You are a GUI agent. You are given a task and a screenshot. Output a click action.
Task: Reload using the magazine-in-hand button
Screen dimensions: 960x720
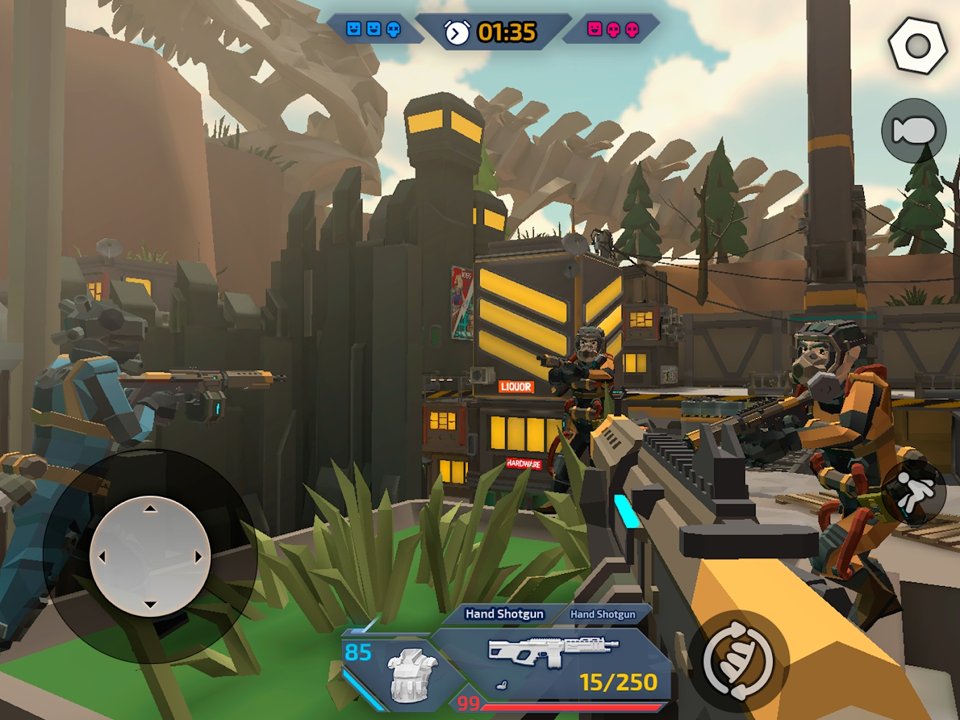pos(737,660)
